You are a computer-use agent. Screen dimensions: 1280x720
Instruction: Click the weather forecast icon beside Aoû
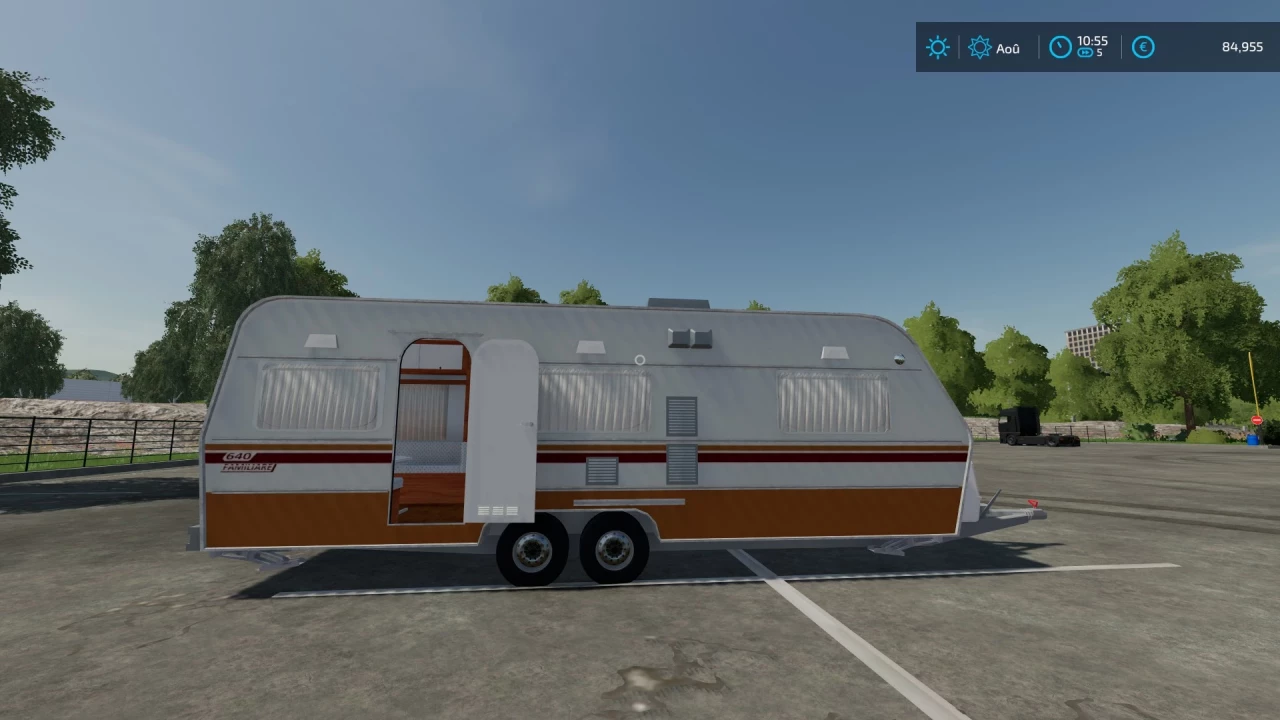pos(980,47)
